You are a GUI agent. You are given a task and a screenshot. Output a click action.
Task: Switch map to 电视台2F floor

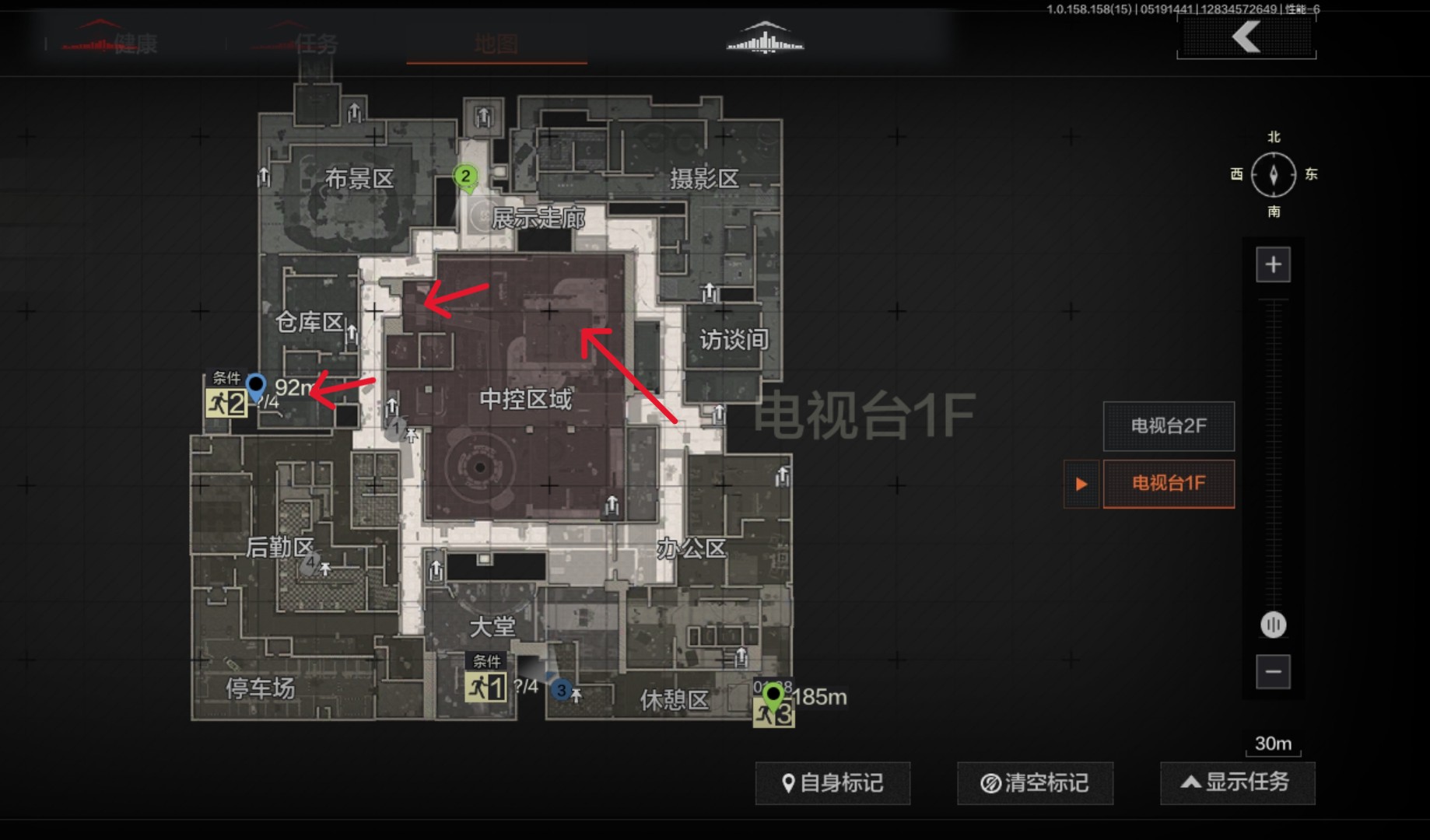(1169, 425)
